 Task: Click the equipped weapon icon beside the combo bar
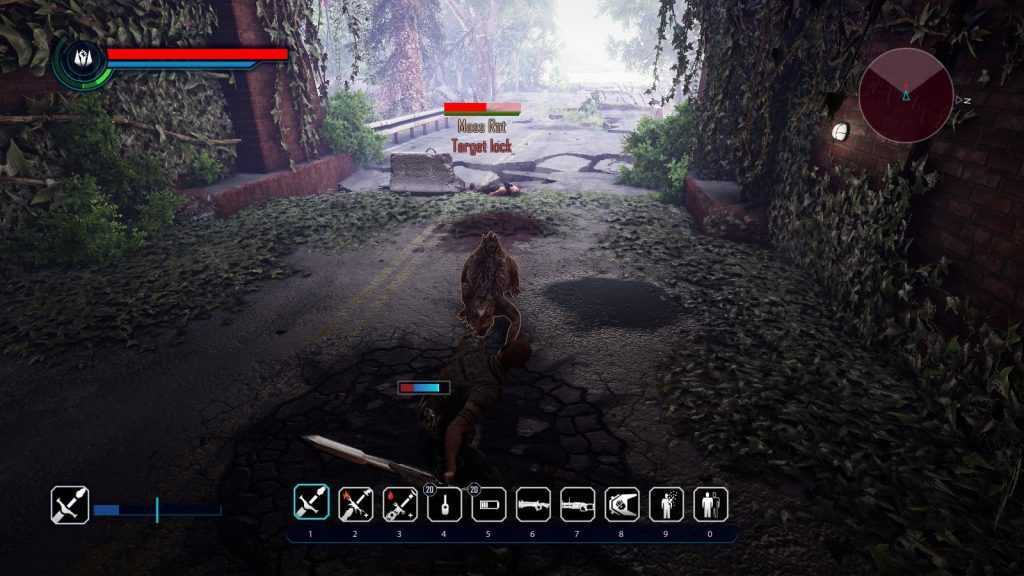click(70, 505)
